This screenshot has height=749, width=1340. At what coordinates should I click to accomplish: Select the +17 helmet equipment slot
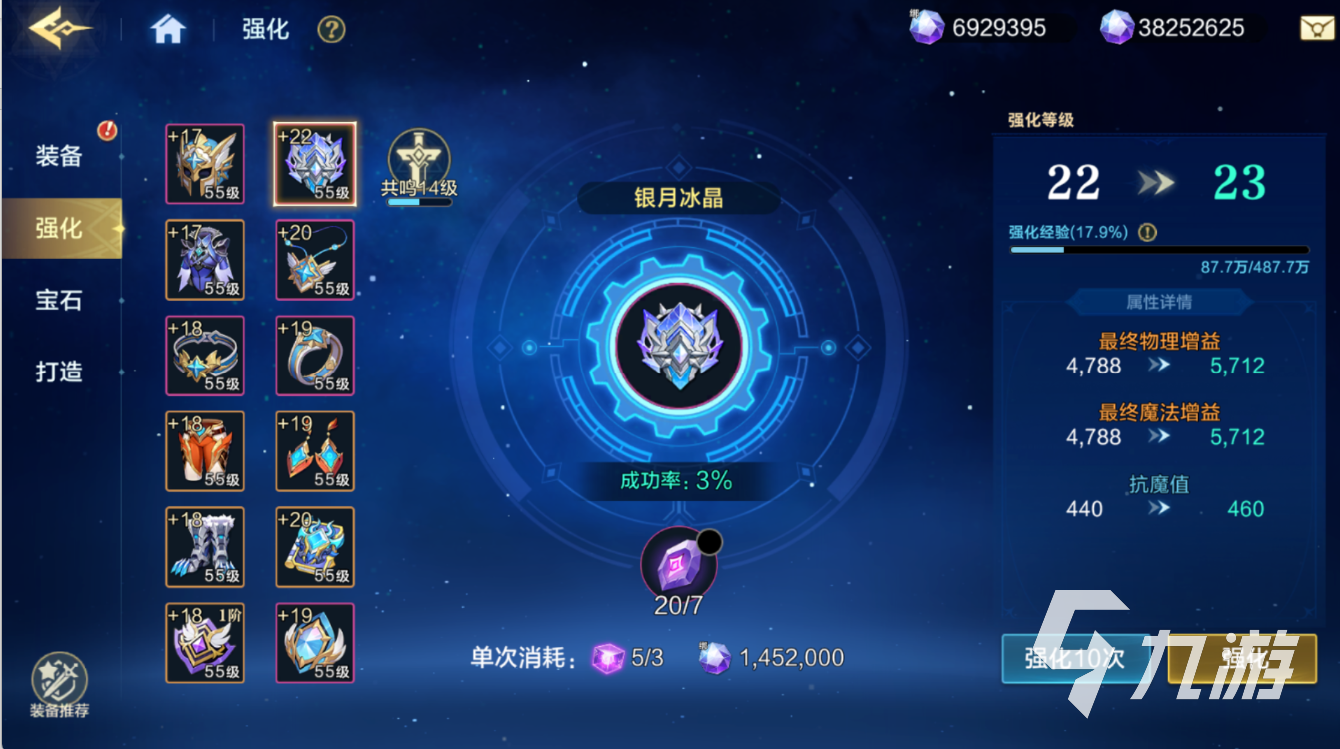coord(205,164)
